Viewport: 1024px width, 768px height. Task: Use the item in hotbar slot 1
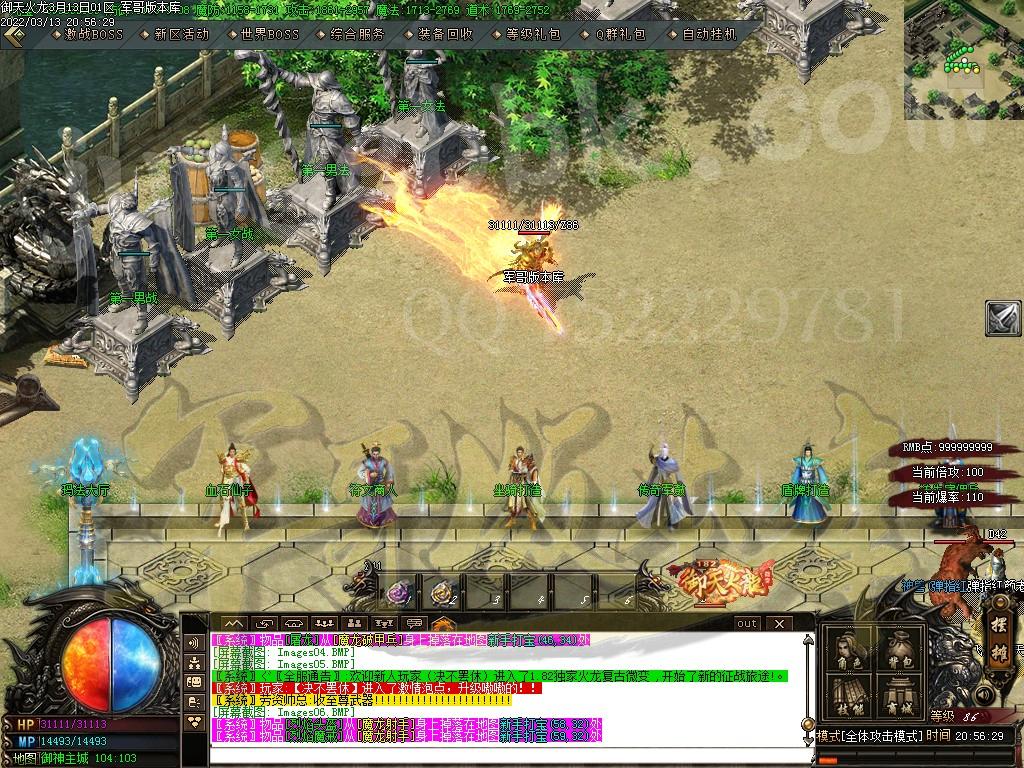tap(397, 592)
